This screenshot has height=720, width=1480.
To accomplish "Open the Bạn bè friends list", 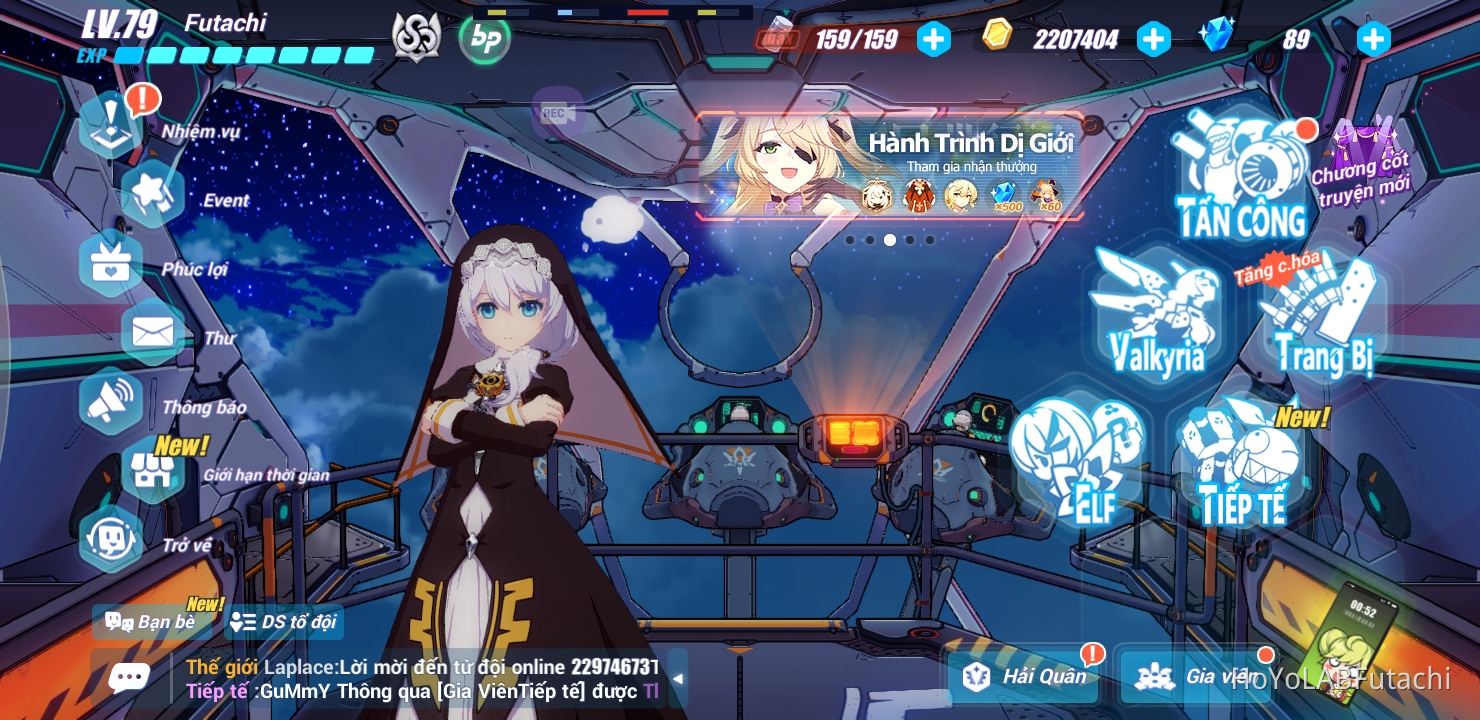I will tap(152, 621).
